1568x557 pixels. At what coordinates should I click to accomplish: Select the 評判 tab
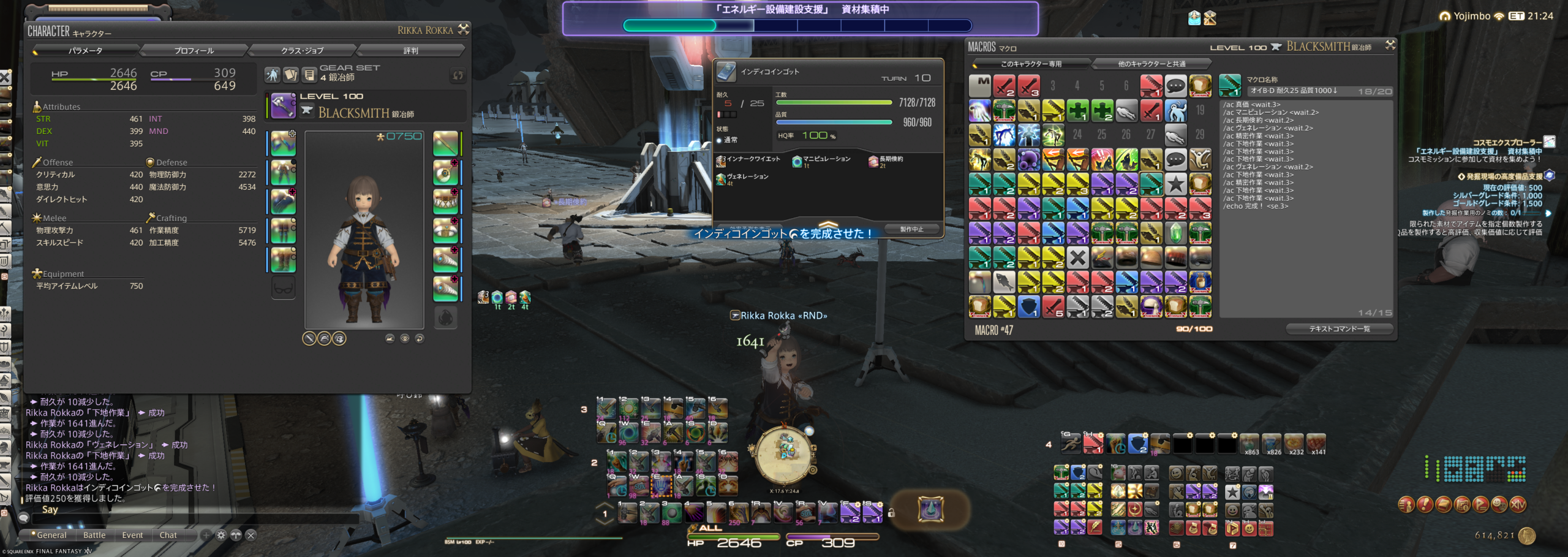pyautogui.click(x=410, y=50)
